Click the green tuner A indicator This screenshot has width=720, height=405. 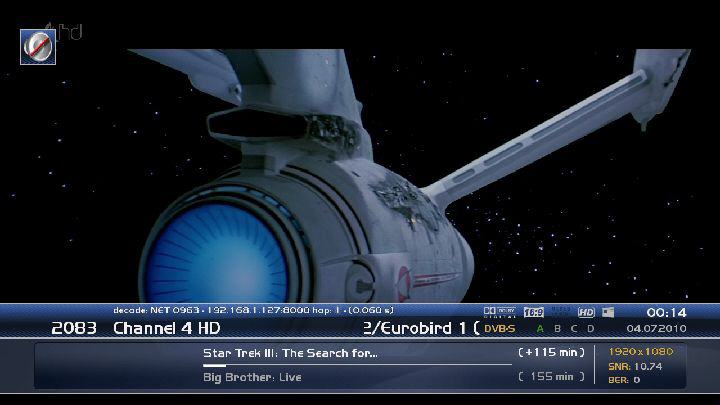point(541,328)
